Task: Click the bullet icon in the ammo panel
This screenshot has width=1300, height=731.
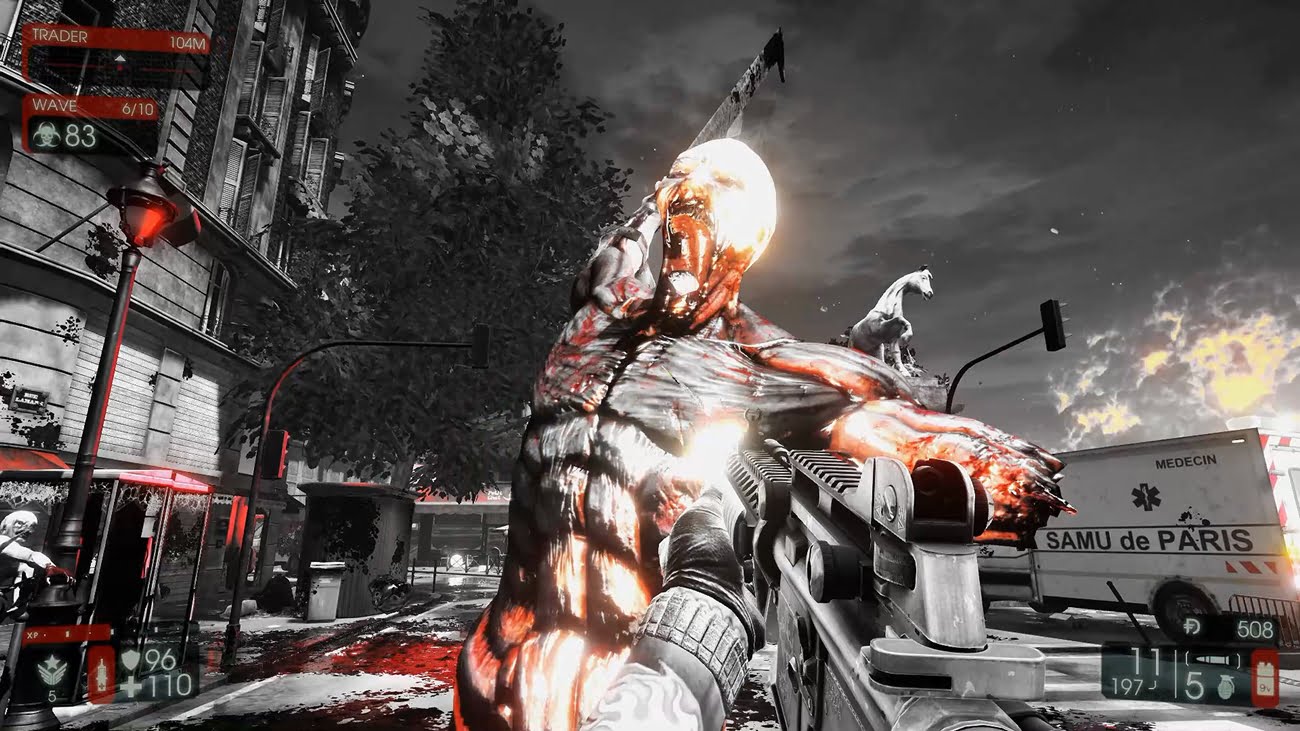Action: click(x=1212, y=659)
